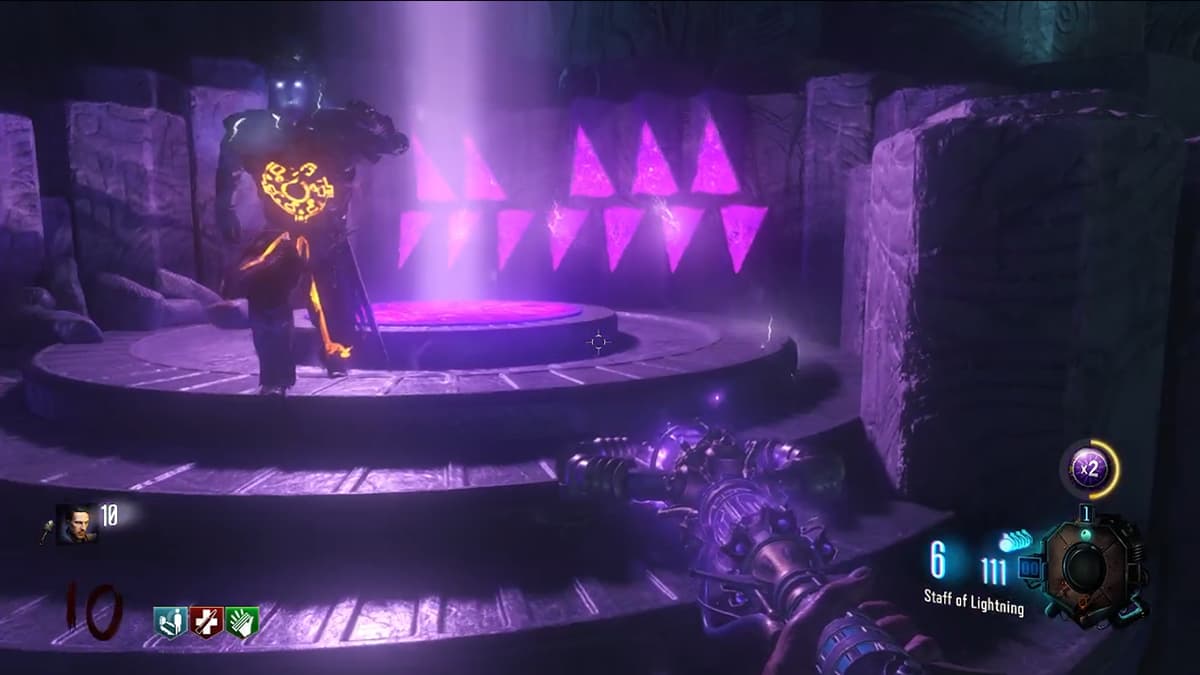Viewport: 1200px width, 675px height.
Task: Click the green Speed Cola perk icon
Action: click(x=242, y=621)
